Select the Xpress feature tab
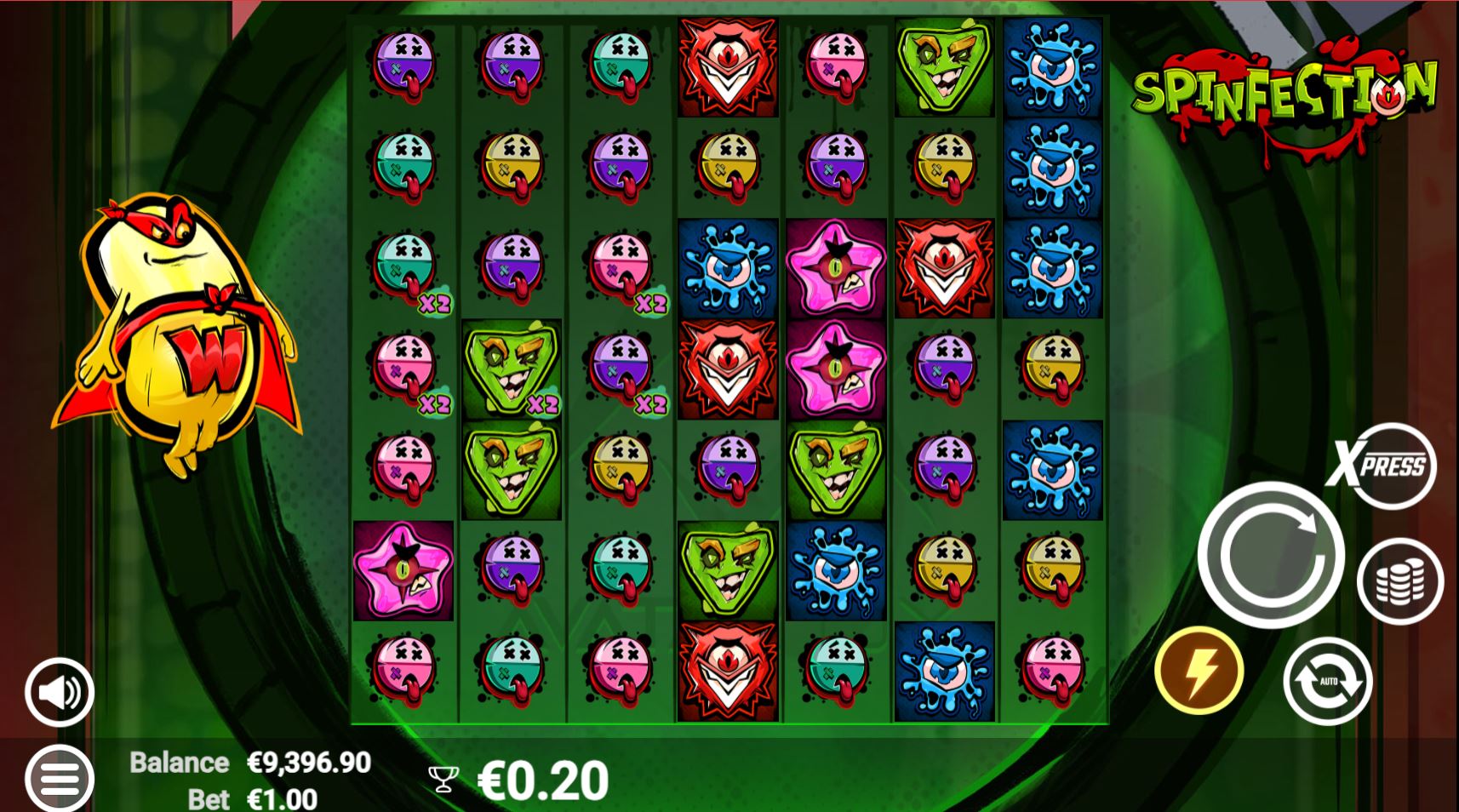The height and width of the screenshot is (812, 1459). [x=1385, y=466]
